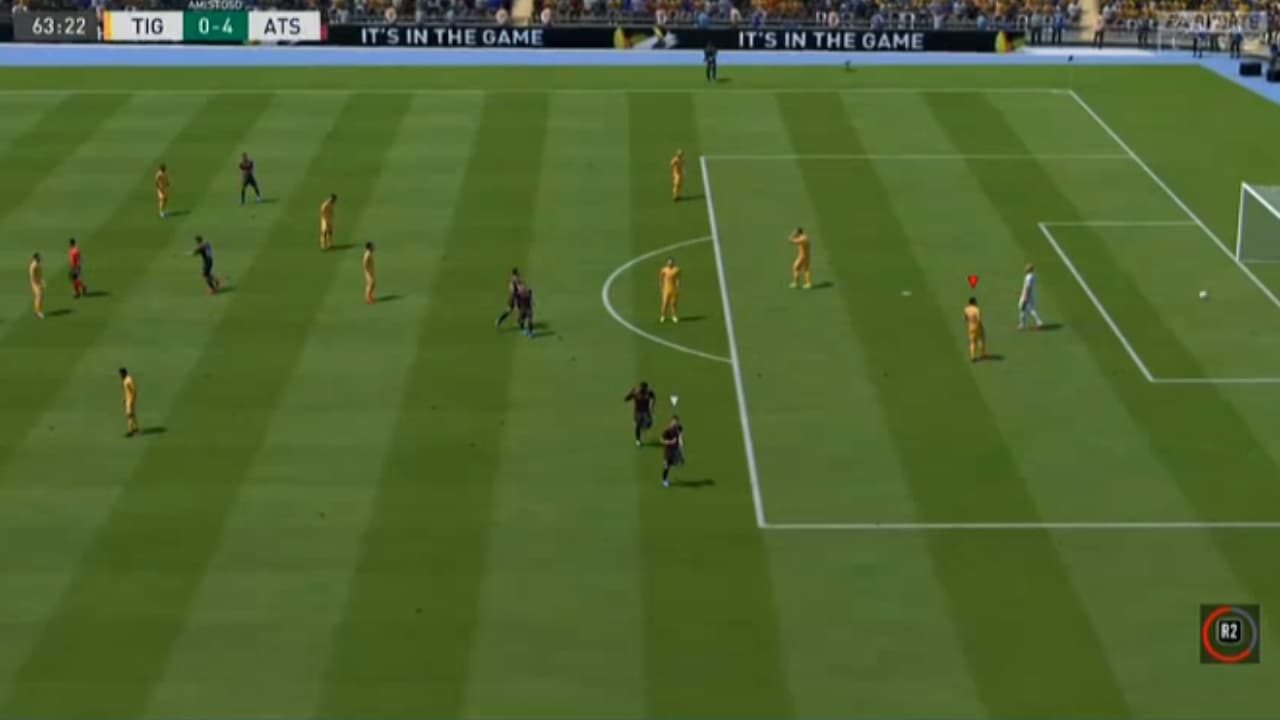Click the match clock showing 63:22
The width and height of the screenshot is (1280, 720).
tap(60, 25)
